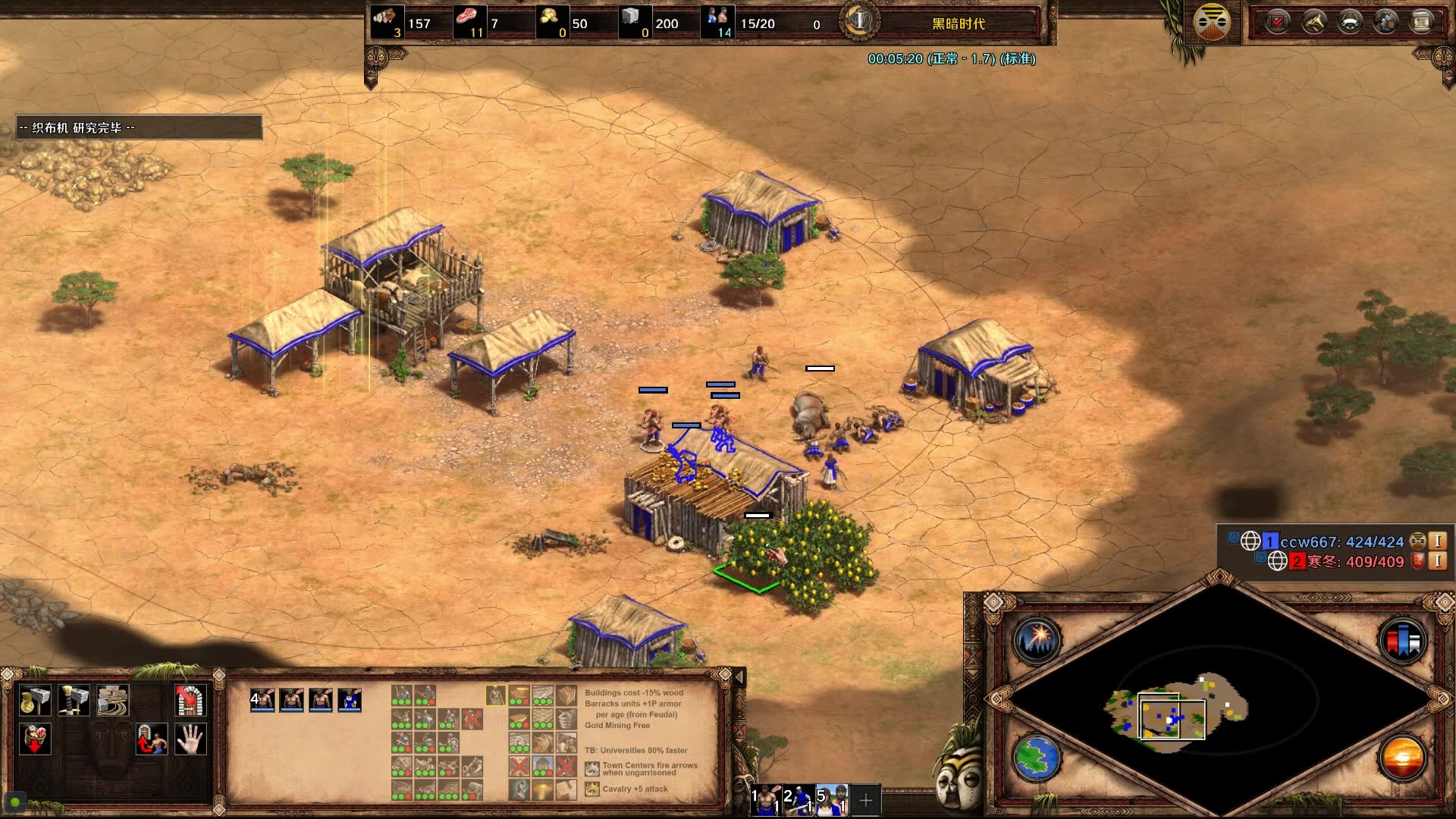This screenshot has height=819, width=1456.
Task: Drop off resources using basket icon
Action: pyautogui.click(x=36, y=739)
